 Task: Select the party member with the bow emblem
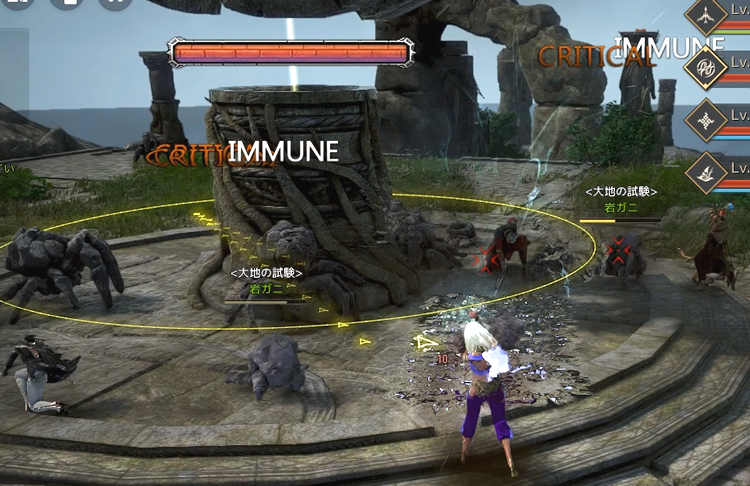point(708,17)
